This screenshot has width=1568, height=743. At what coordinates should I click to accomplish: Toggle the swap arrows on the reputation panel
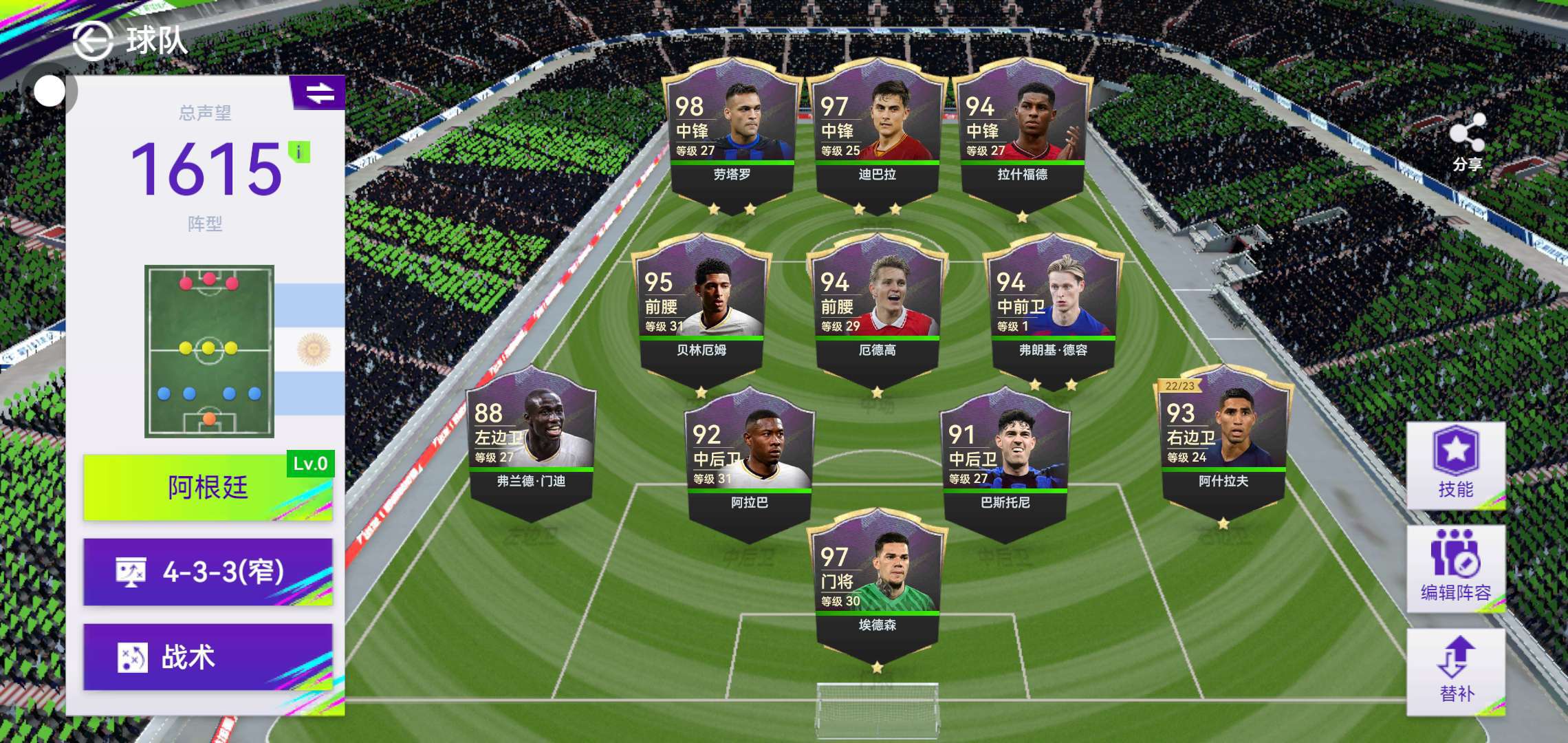point(319,93)
